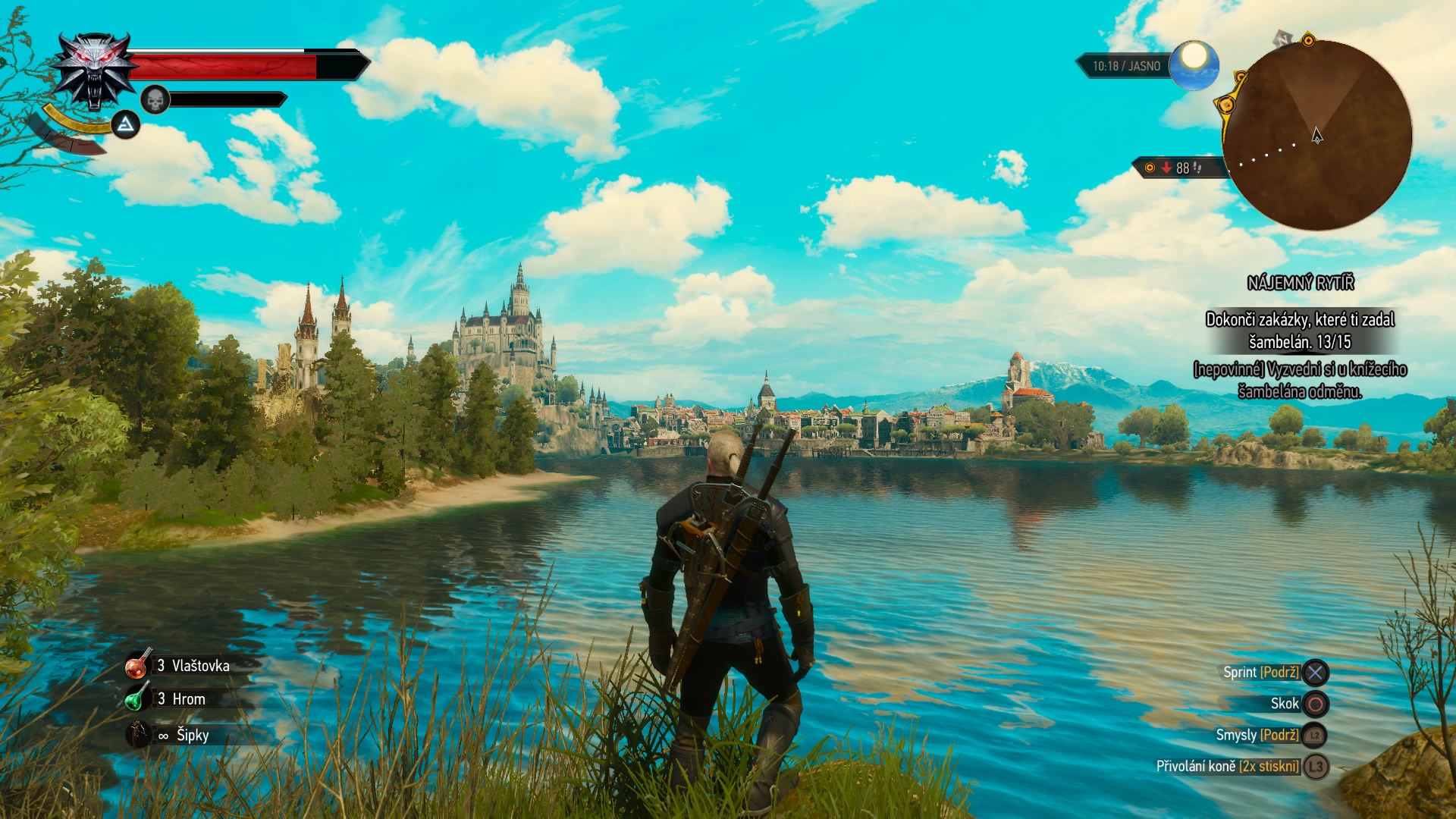Open the Nájemný rytíř quest tracker

[1300, 283]
